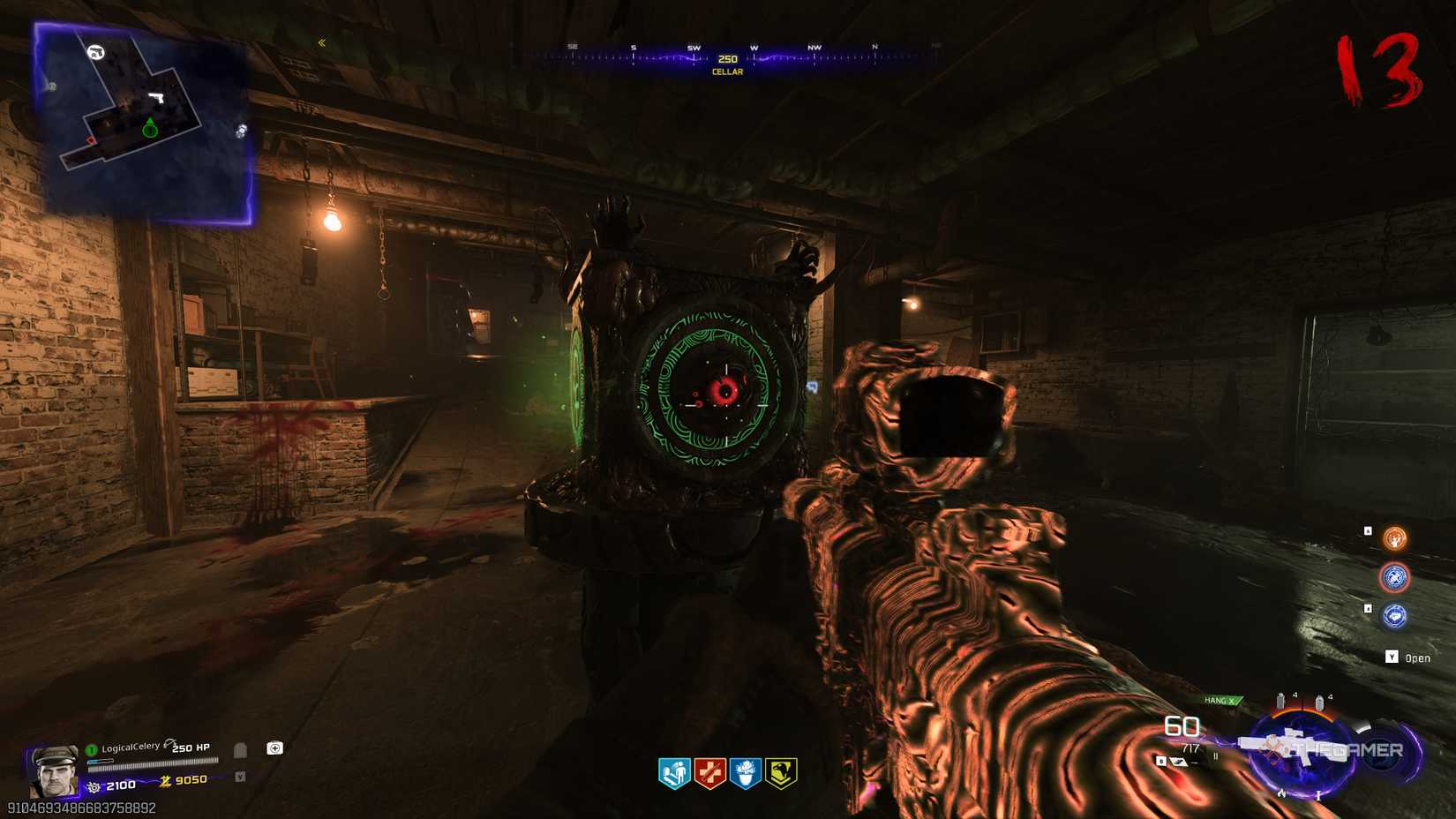Click the lethal grenade slot showing 4

(x=1280, y=700)
